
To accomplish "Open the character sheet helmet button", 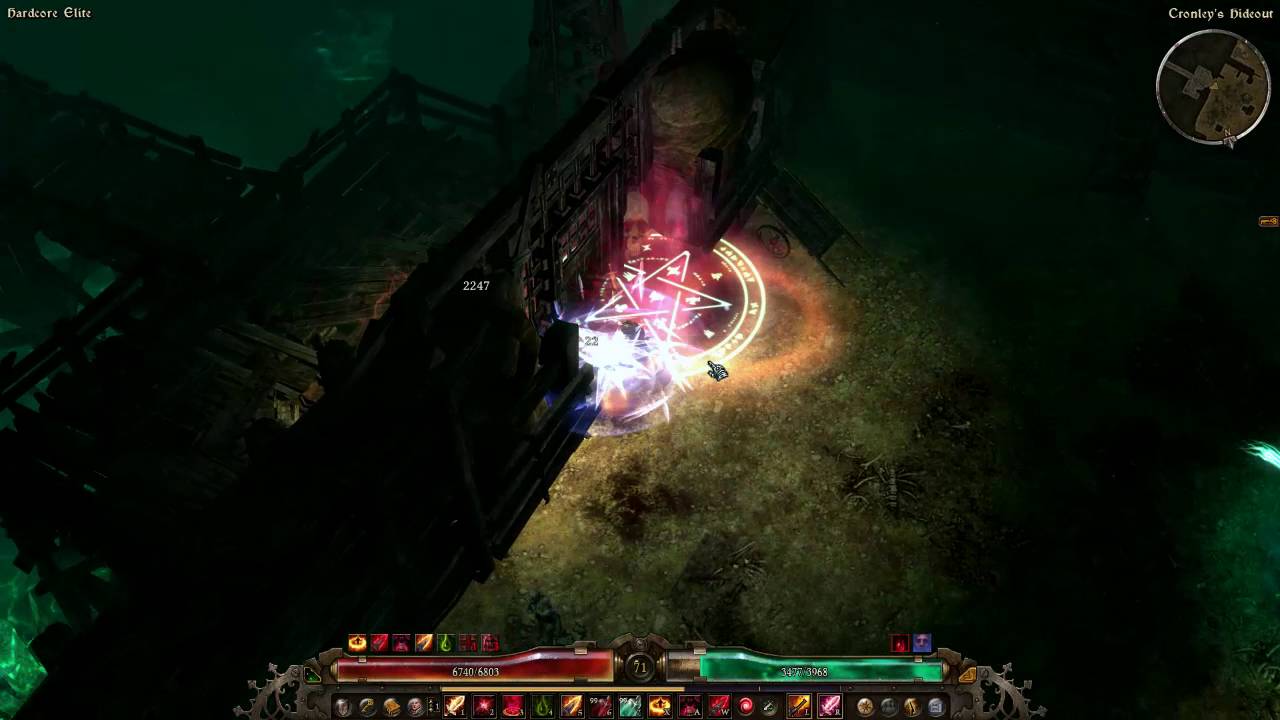I will click(x=343, y=707).
